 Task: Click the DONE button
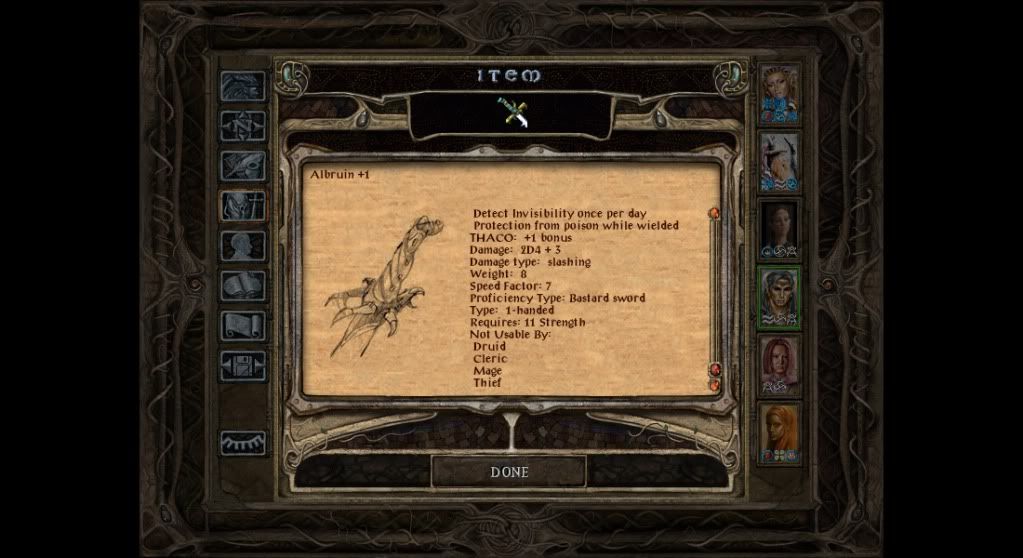pyautogui.click(x=509, y=471)
